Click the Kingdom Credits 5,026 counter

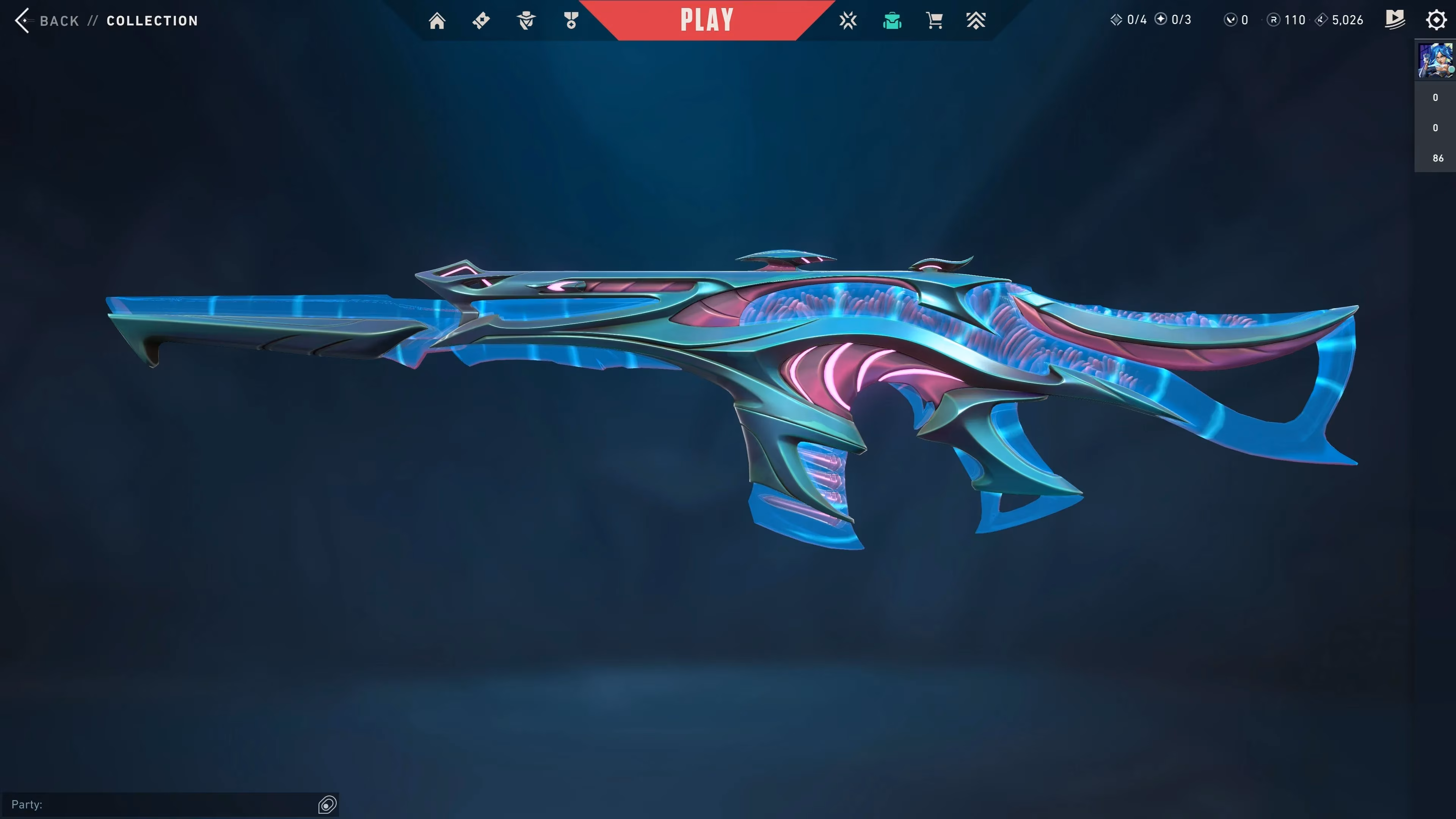pos(1339,20)
